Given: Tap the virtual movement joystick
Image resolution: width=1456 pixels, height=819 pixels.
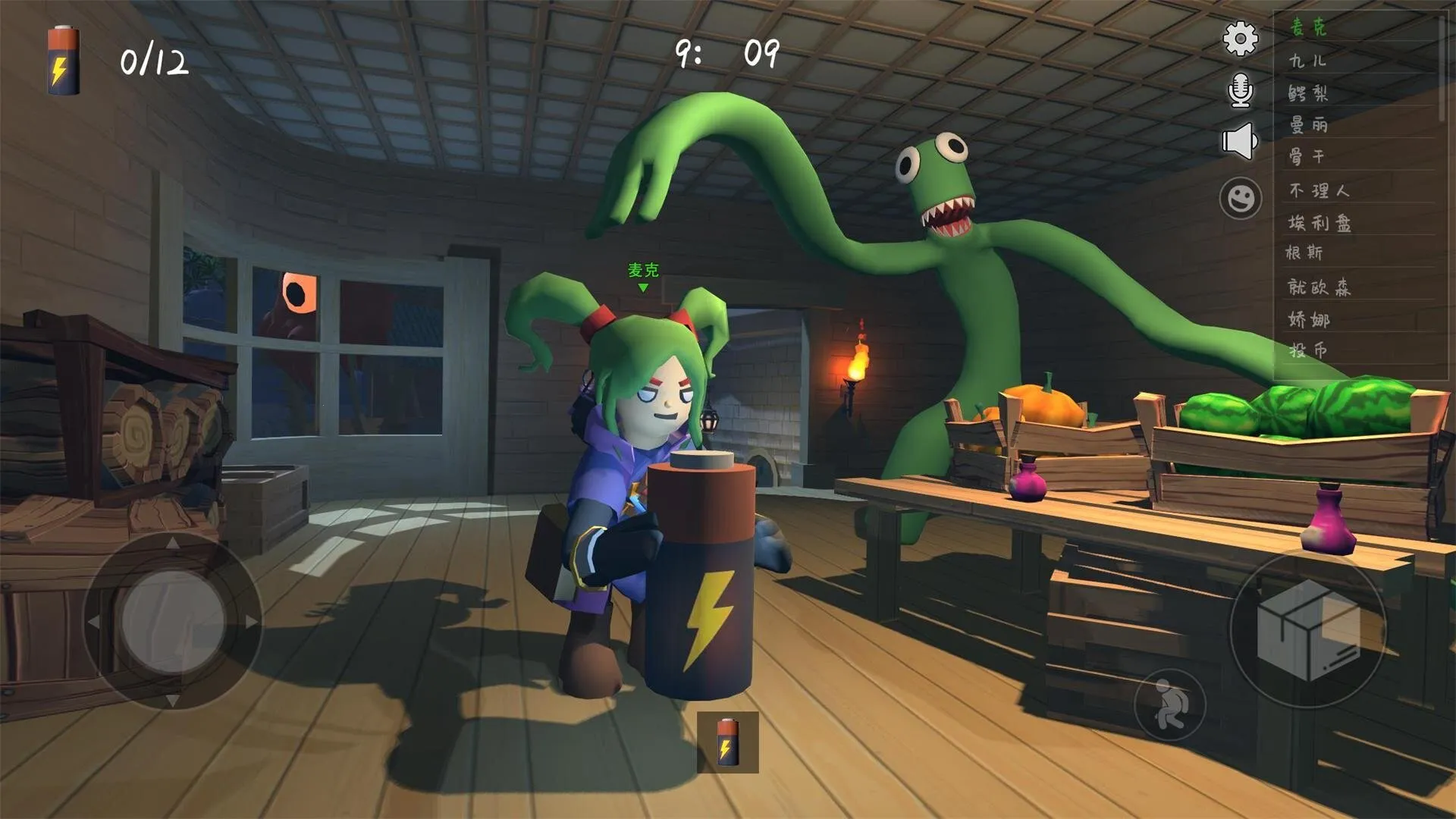Looking at the screenshot, I should 173,621.
